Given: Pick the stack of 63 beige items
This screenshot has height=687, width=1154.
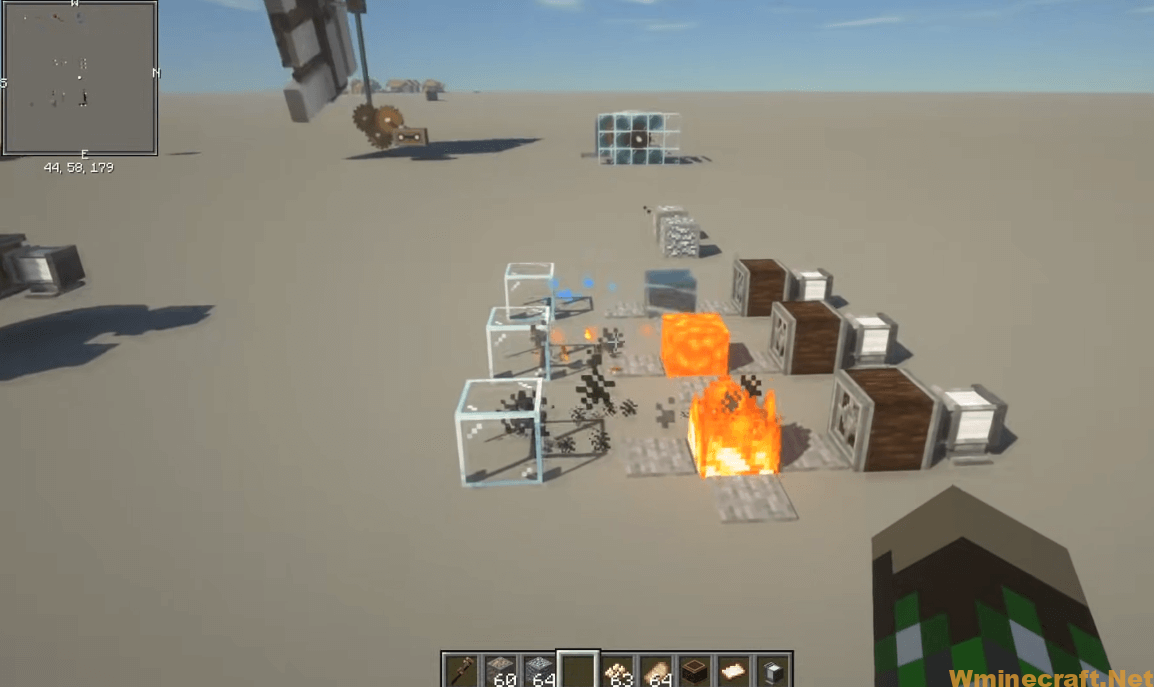Looking at the screenshot, I should (x=618, y=670).
